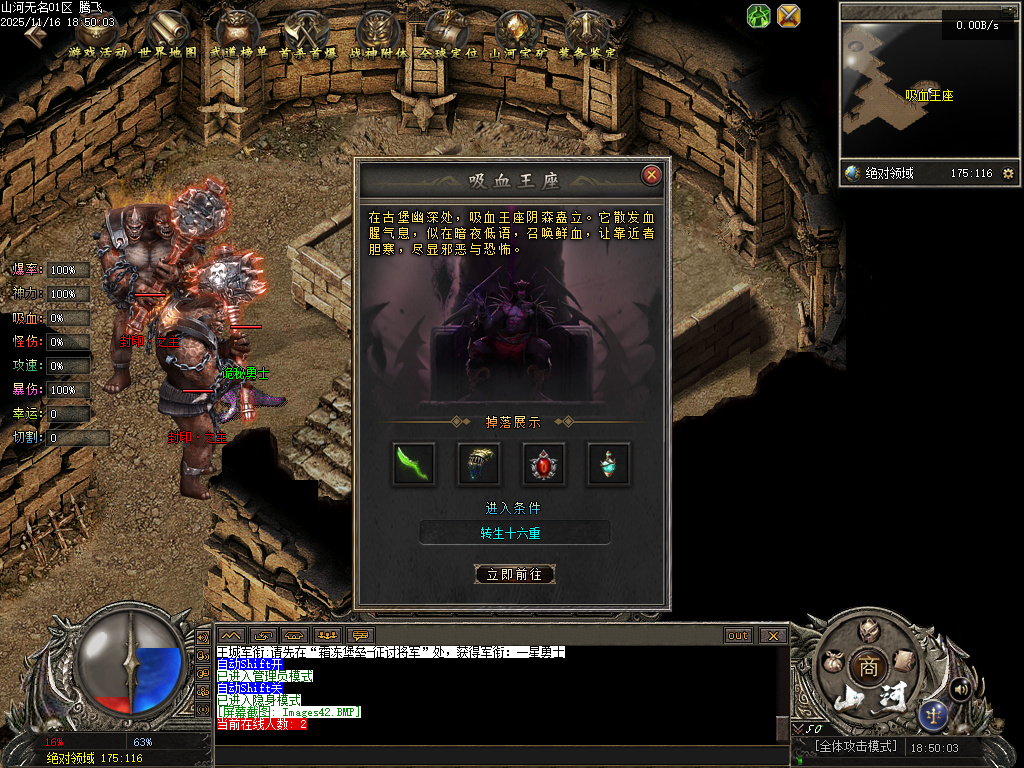
Task: Open the 商 shop button
Action: point(867,668)
